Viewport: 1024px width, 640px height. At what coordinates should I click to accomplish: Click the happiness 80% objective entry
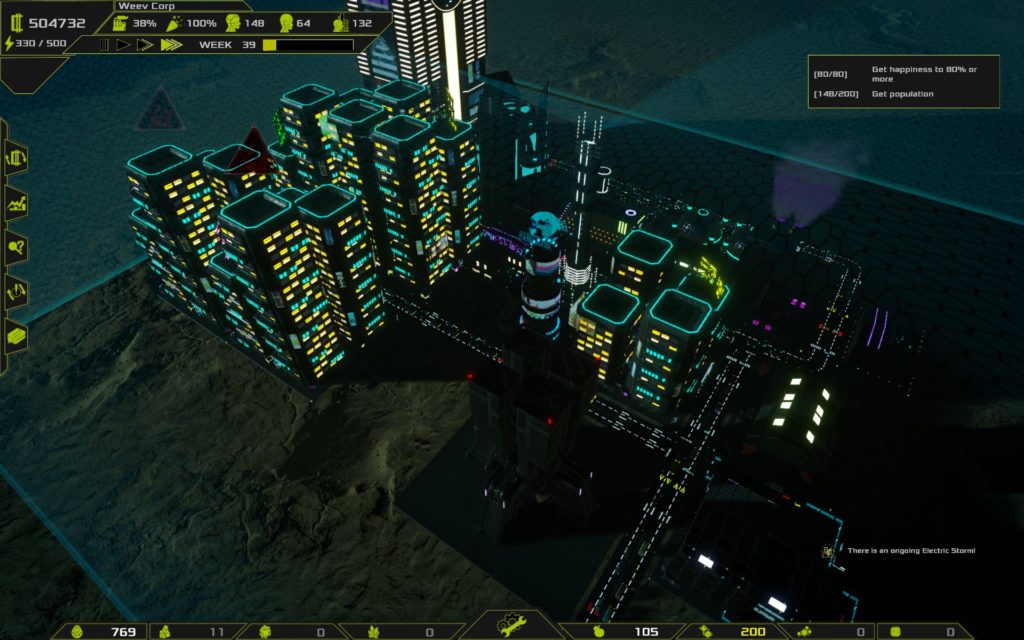pyautogui.click(x=903, y=73)
